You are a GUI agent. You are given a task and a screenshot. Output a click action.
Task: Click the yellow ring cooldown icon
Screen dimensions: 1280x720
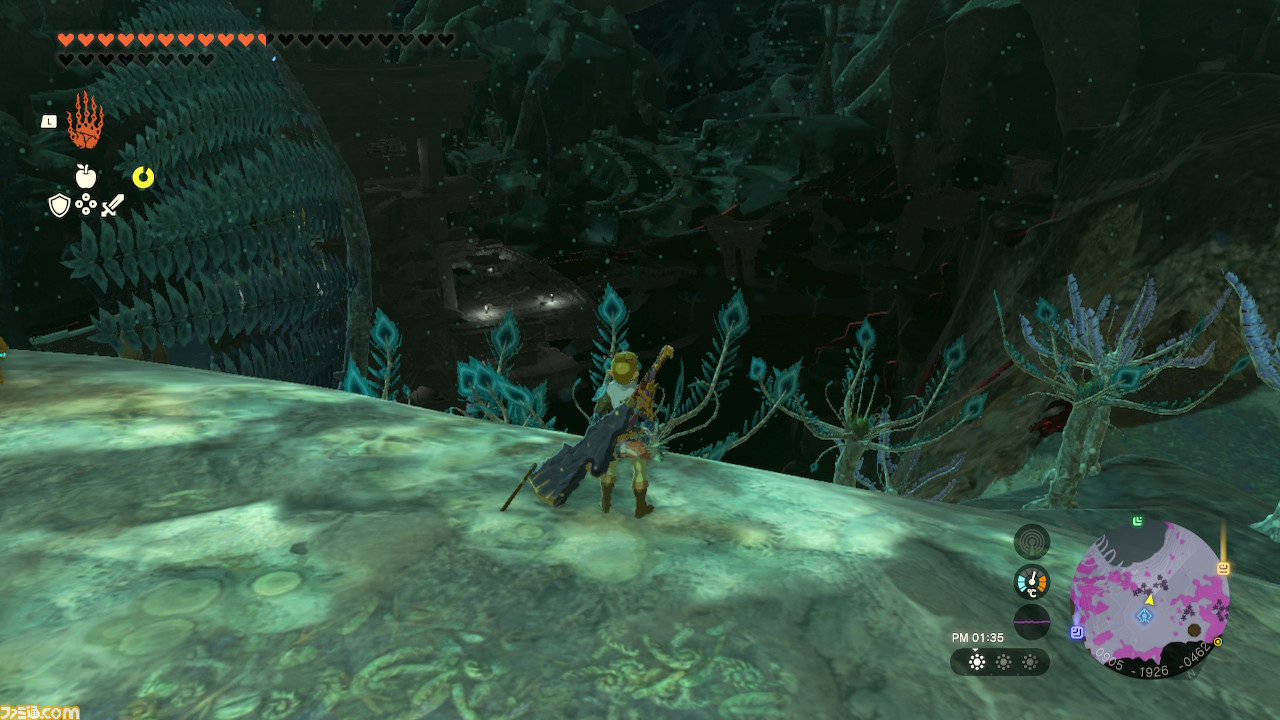coord(143,177)
